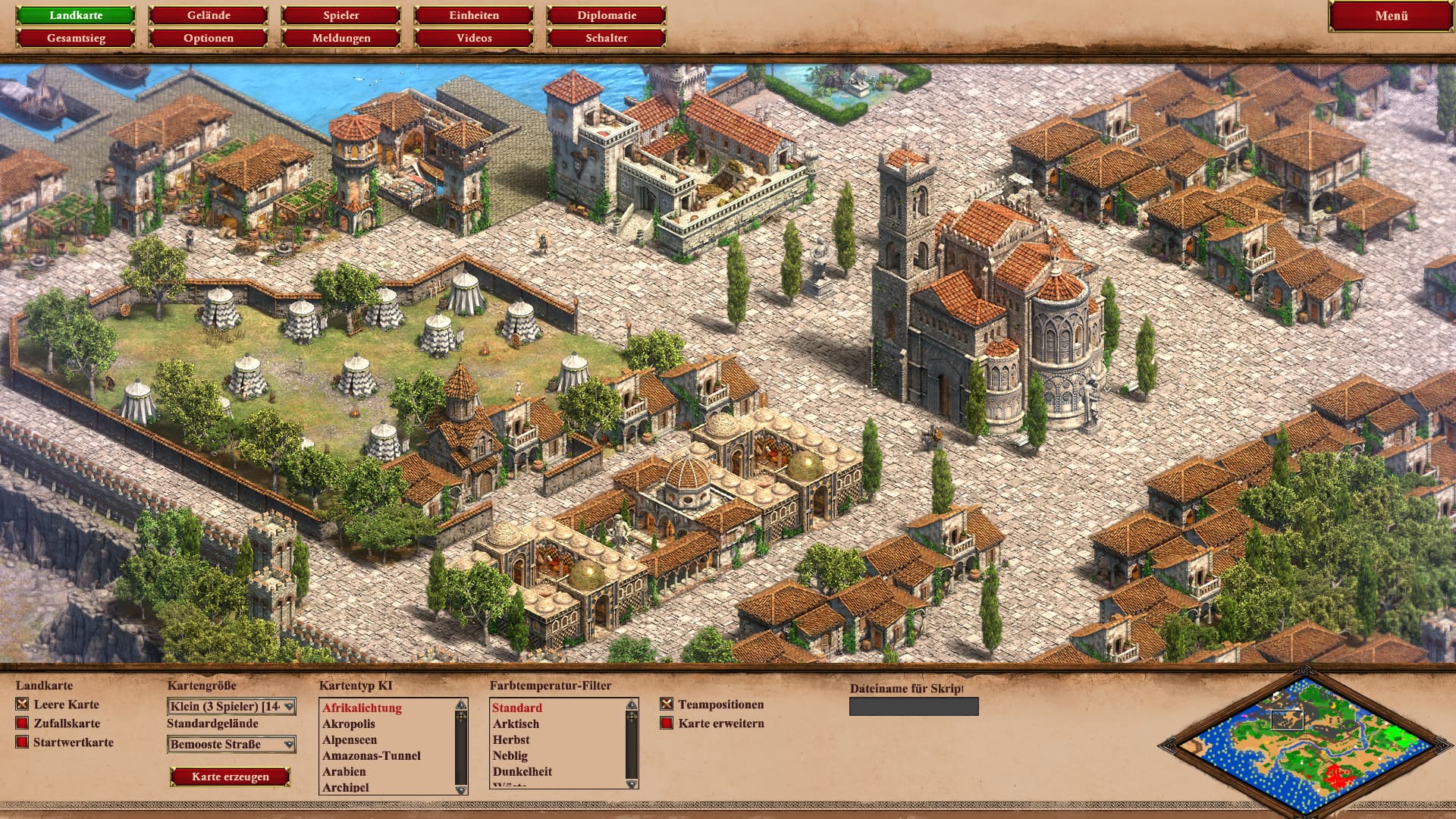This screenshot has height=819, width=1456.
Task: Choose the Startwertkarte option
Action: click(x=23, y=742)
